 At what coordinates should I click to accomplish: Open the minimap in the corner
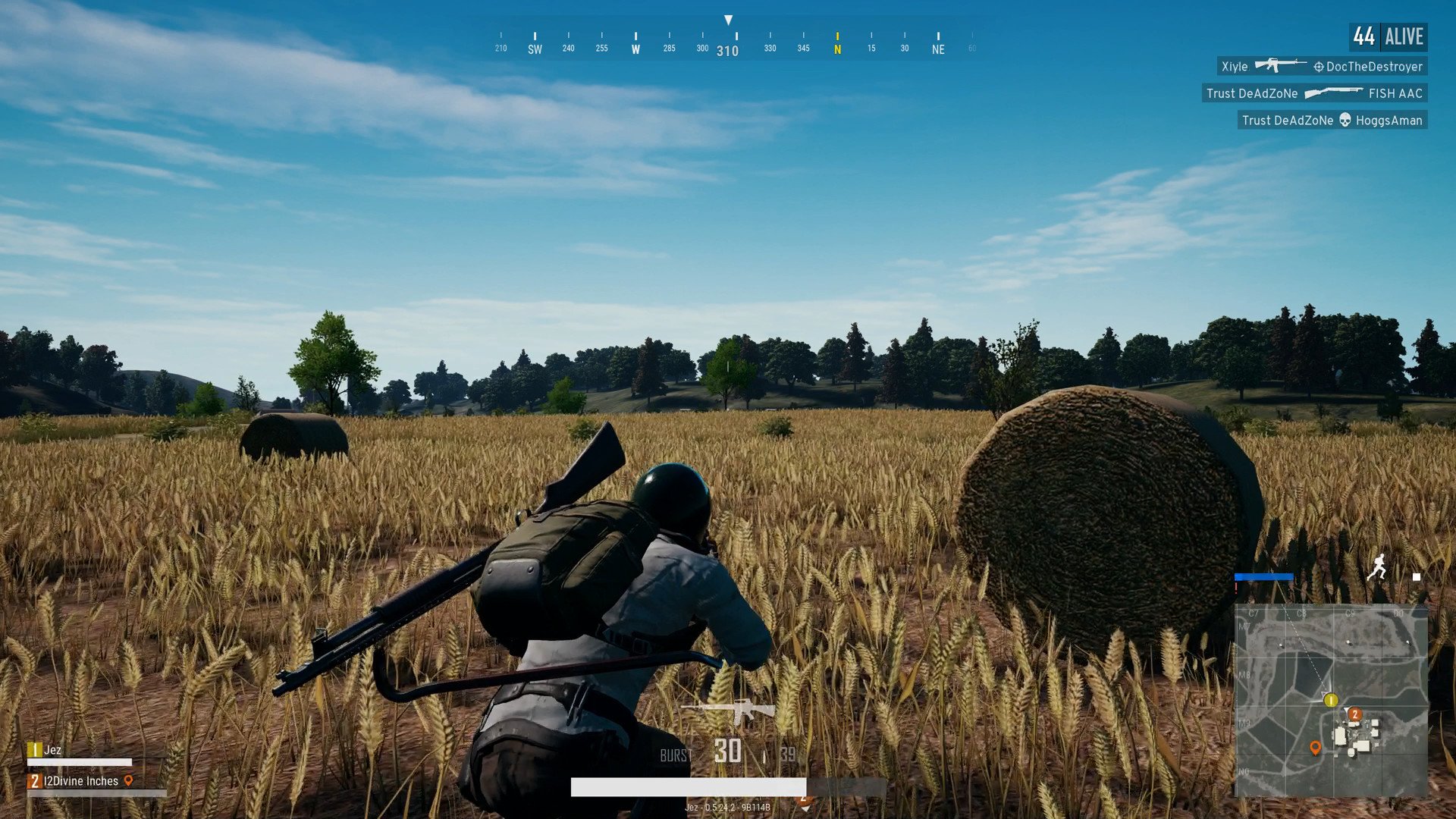pyautogui.click(x=1331, y=701)
